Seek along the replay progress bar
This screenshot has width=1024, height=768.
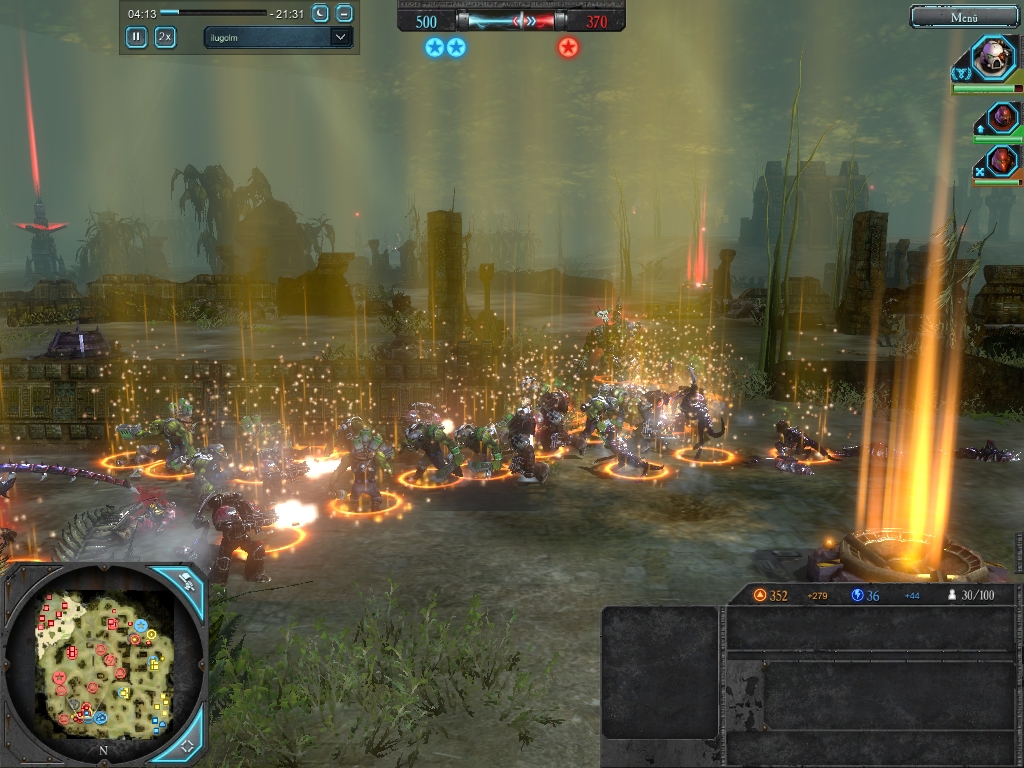[x=213, y=13]
